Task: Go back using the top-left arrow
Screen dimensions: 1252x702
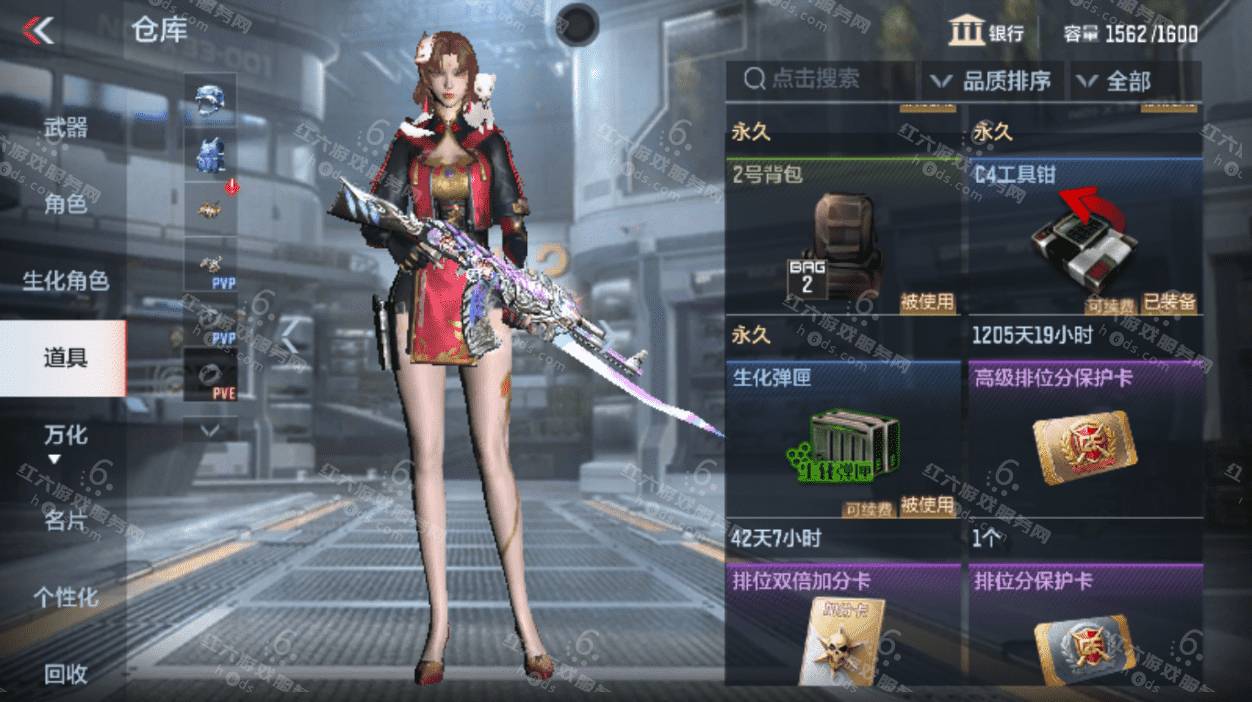Action: (x=40, y=32)
